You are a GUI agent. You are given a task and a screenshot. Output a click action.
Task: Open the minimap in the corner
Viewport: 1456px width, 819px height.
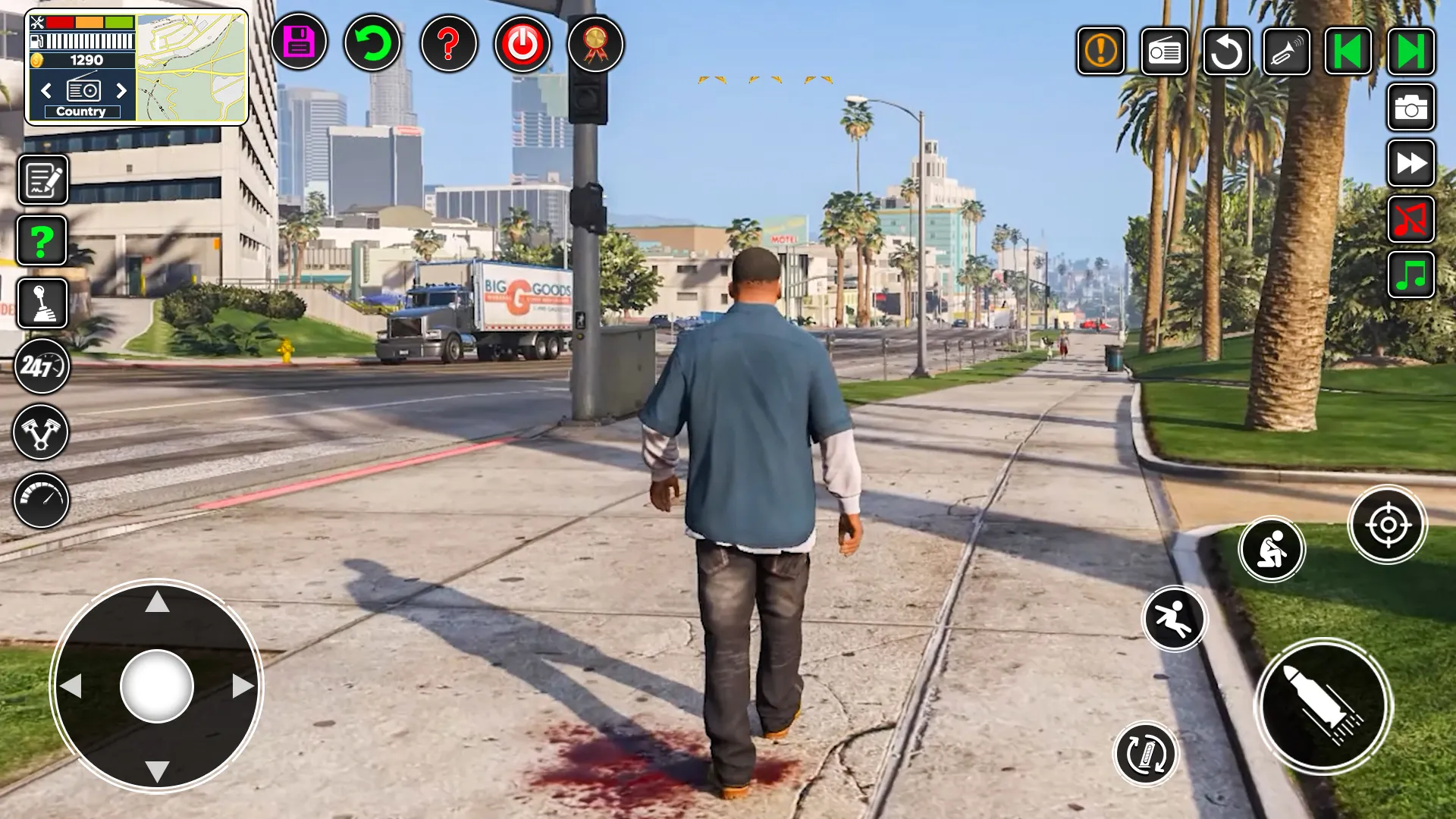191,67
